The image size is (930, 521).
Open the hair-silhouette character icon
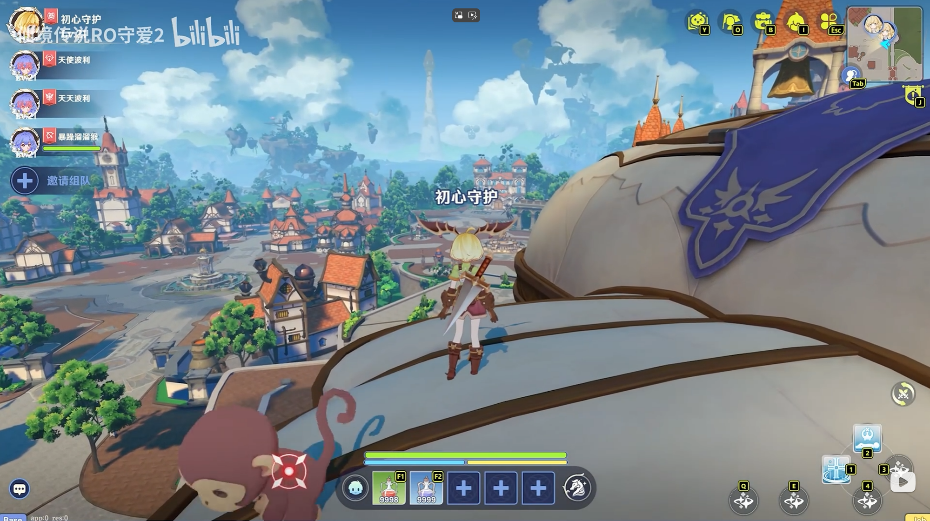pos(796,21)
